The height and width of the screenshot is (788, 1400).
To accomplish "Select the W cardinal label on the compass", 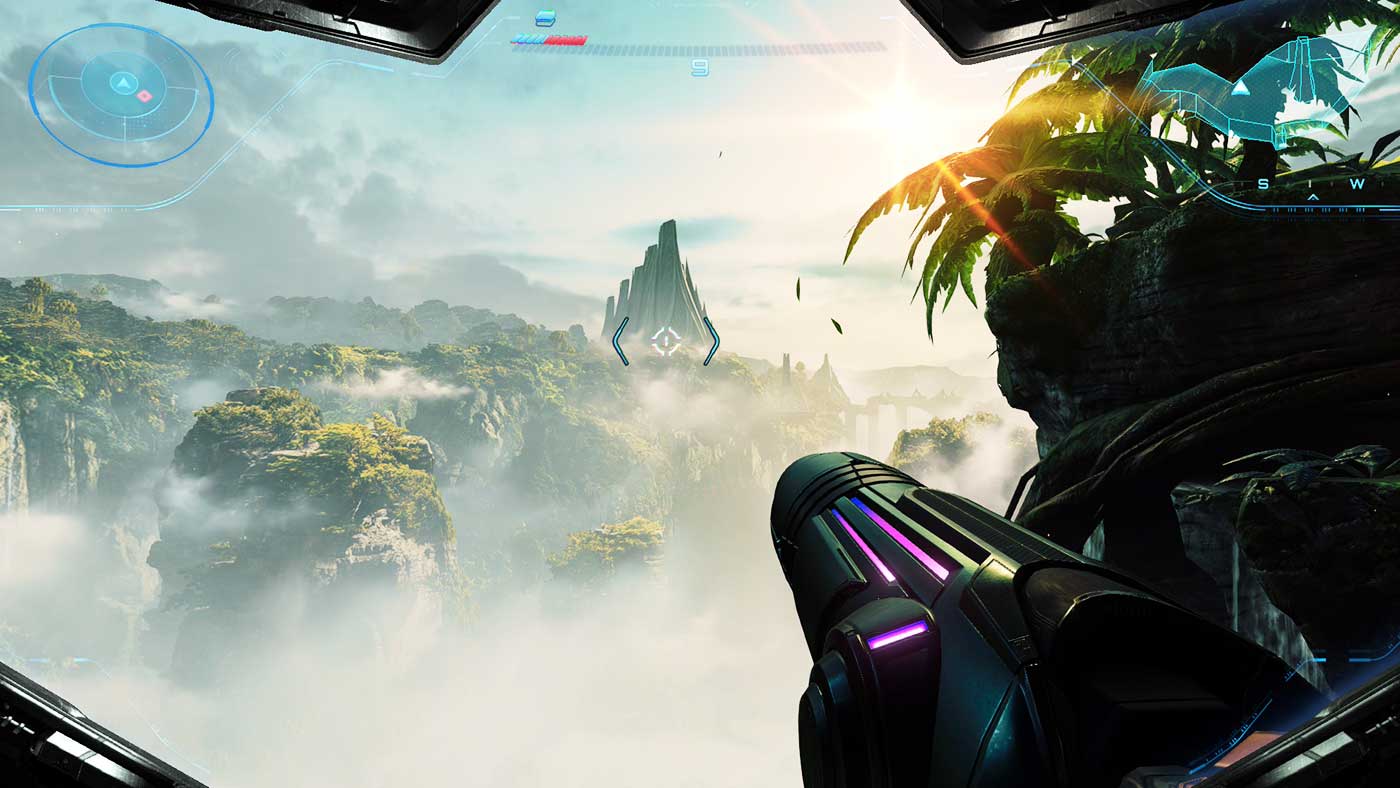I will pyautogui.click(x=1357, y=183).
